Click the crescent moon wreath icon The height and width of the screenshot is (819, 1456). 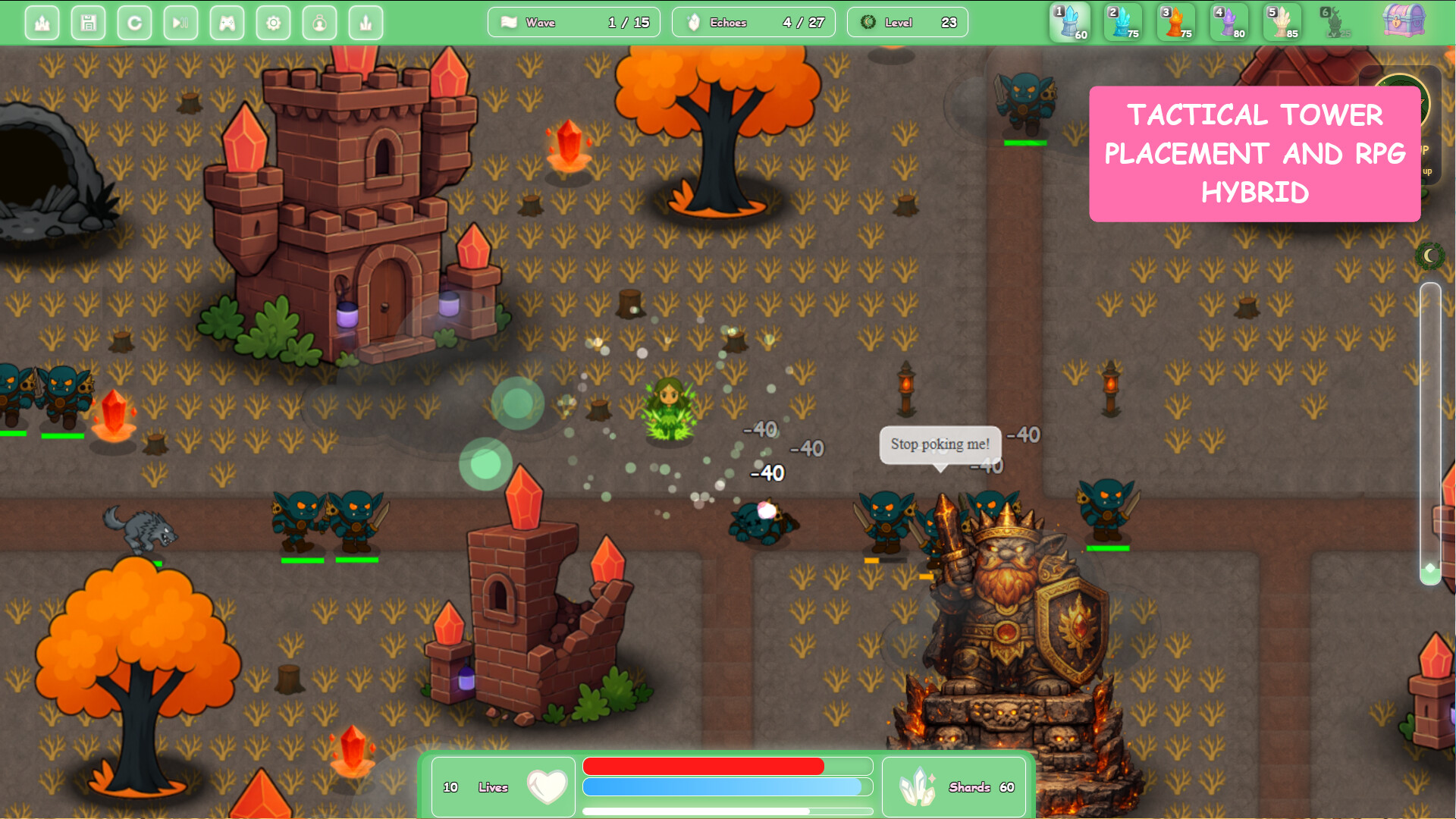pyautogui.click(x=1429, y=256)
